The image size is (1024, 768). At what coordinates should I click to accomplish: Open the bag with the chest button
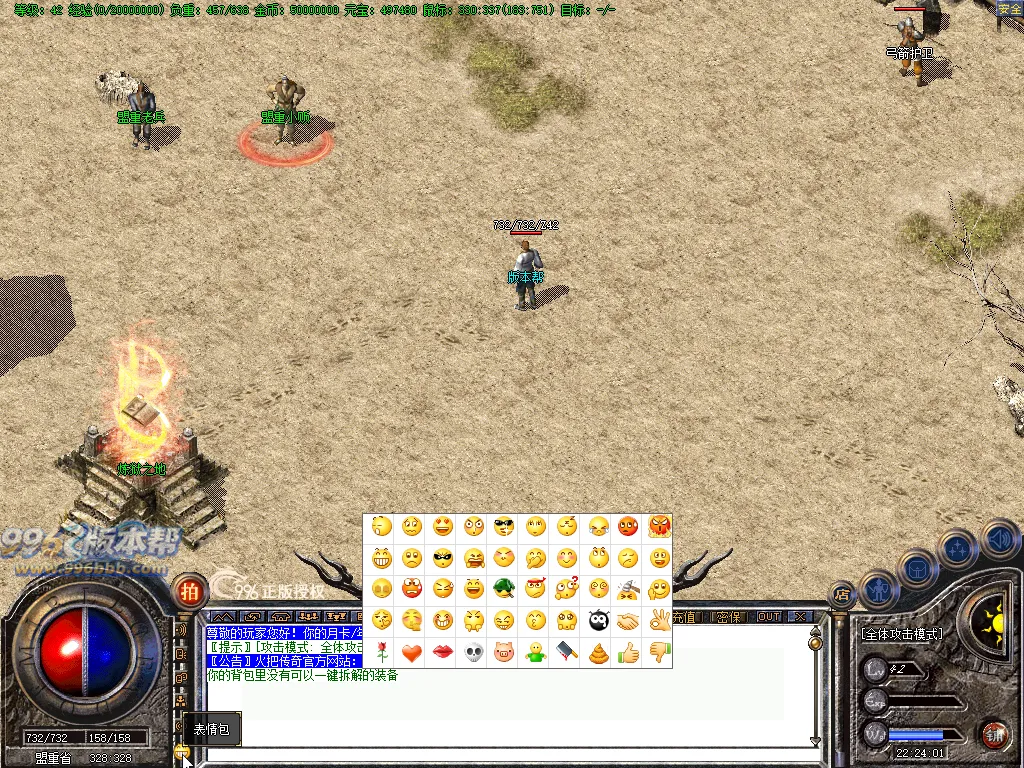click(x=917, y=569)
